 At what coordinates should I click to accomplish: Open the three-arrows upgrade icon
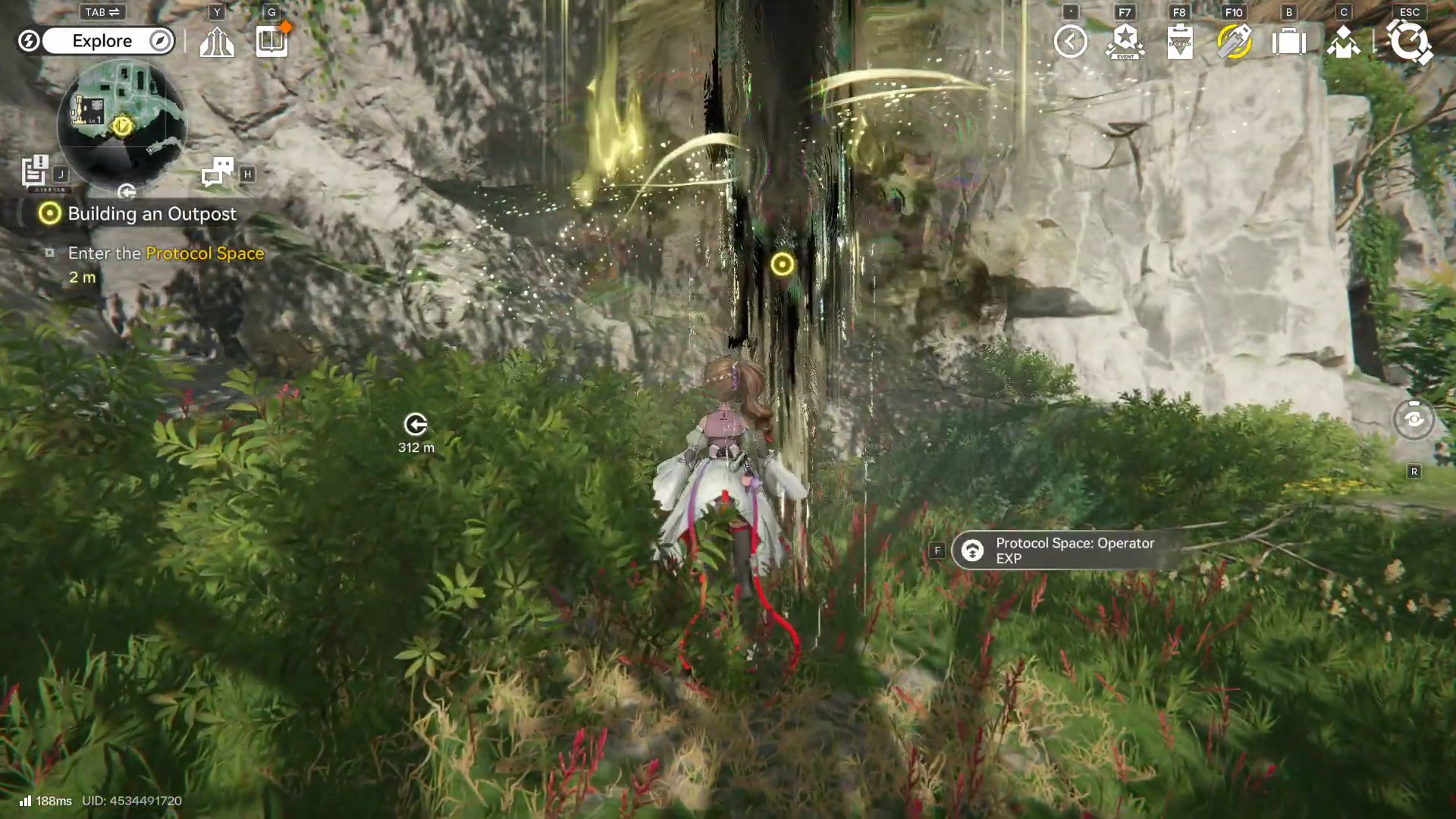217,42
